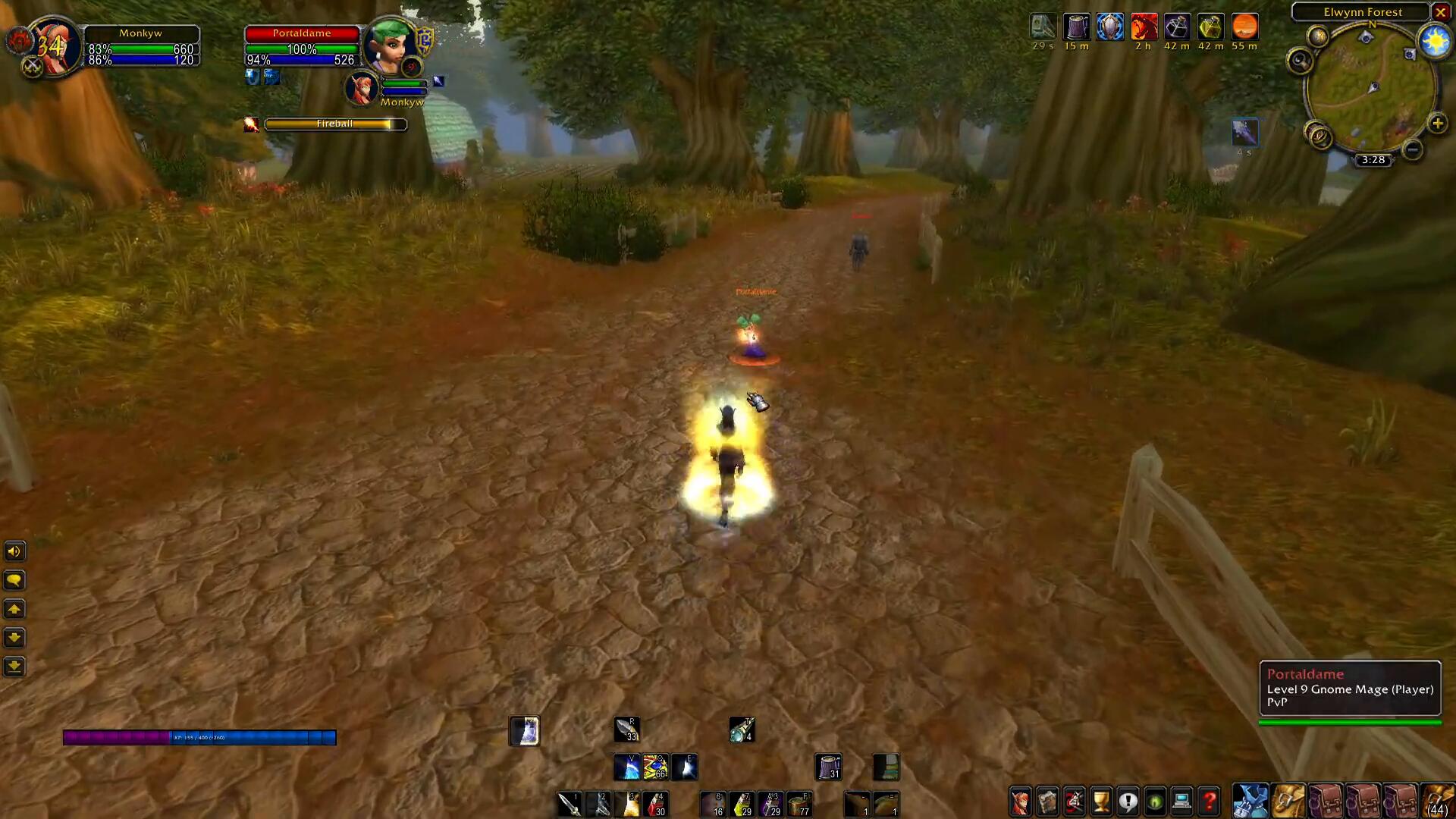Image resolution: width=1456 pixels, height=819 pixels.
Task: Close the minimap with the red X
Action: click(x=1440, y=12)
